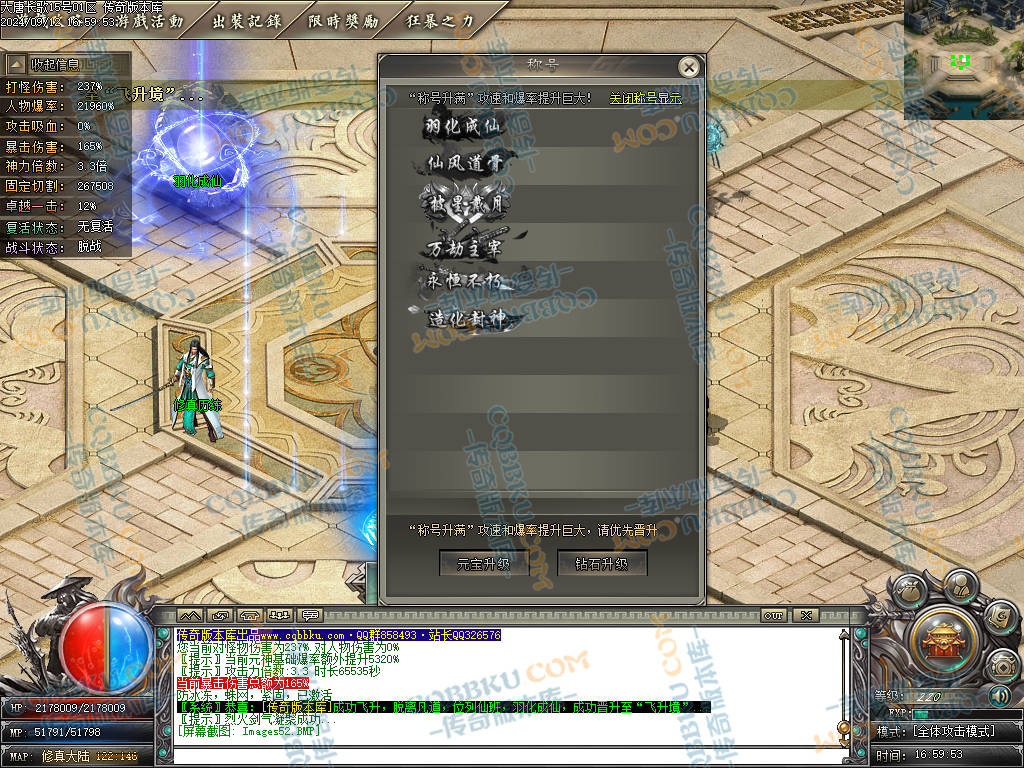Upgrade title using 元宝升级 button
The image size is (1024, 768).
point(484,563)
